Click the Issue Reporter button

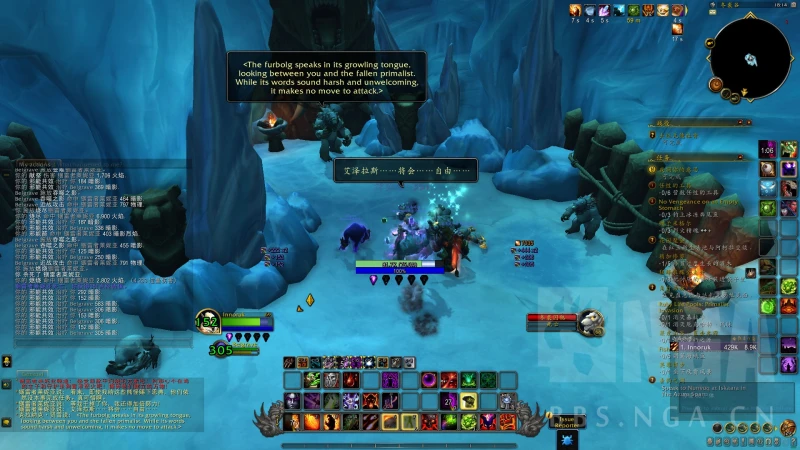[568, 423]
